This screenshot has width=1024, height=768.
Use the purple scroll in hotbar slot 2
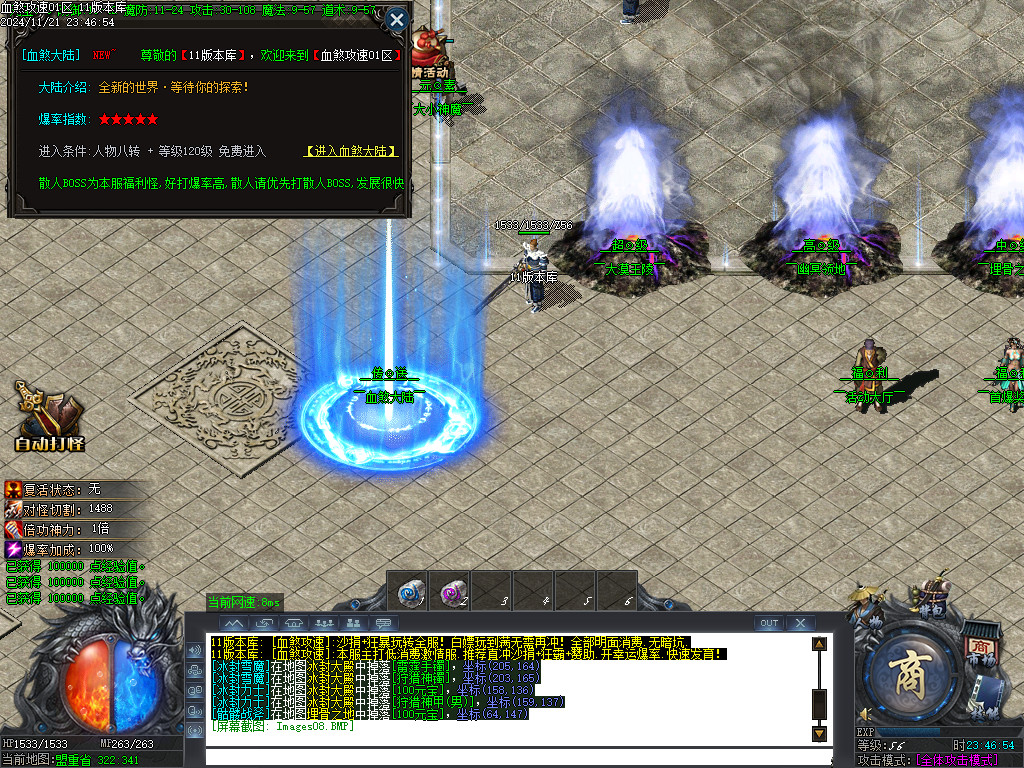click(x=452, y=590)
